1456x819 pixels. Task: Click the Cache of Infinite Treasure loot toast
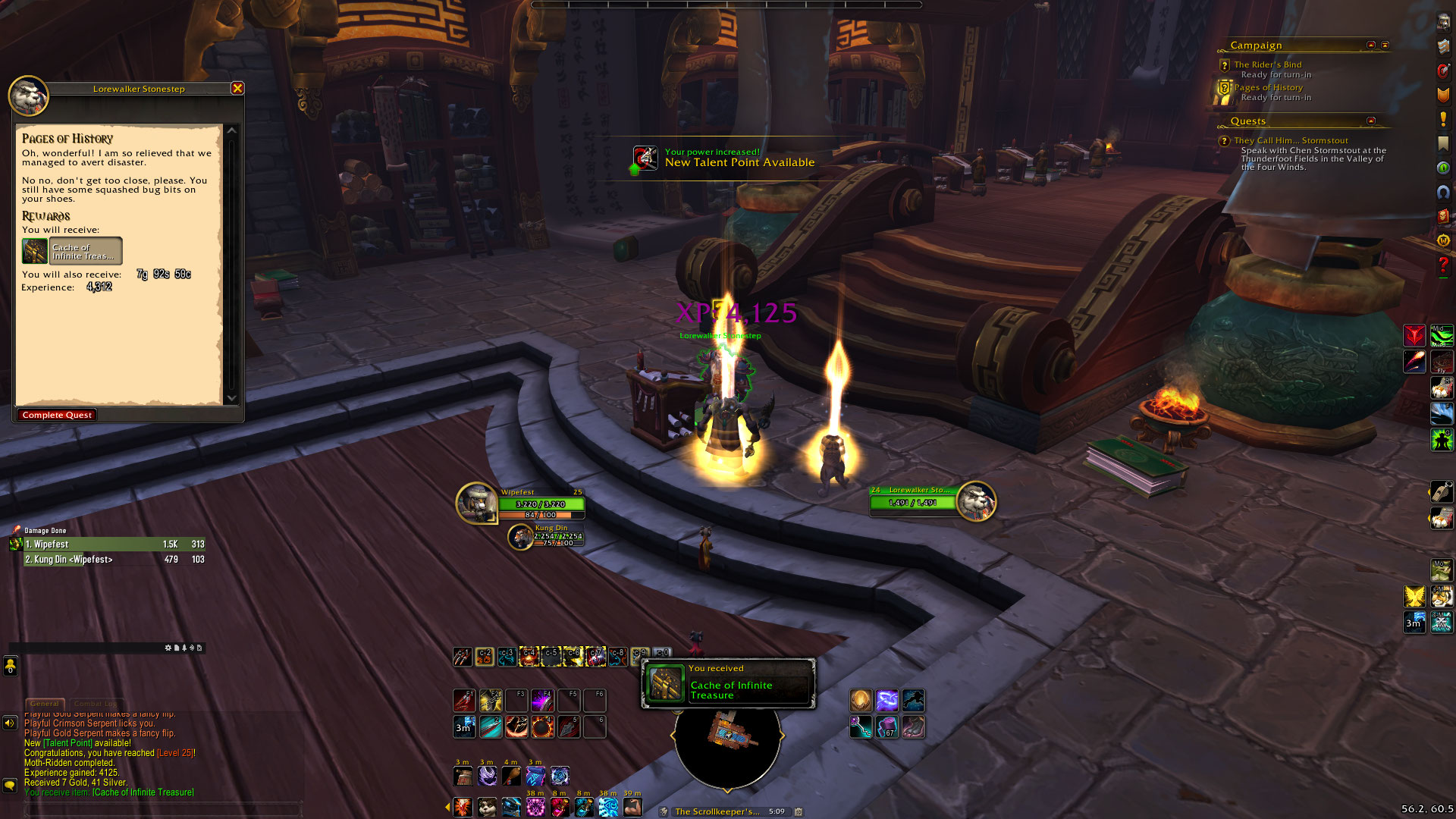coord(728,684)
